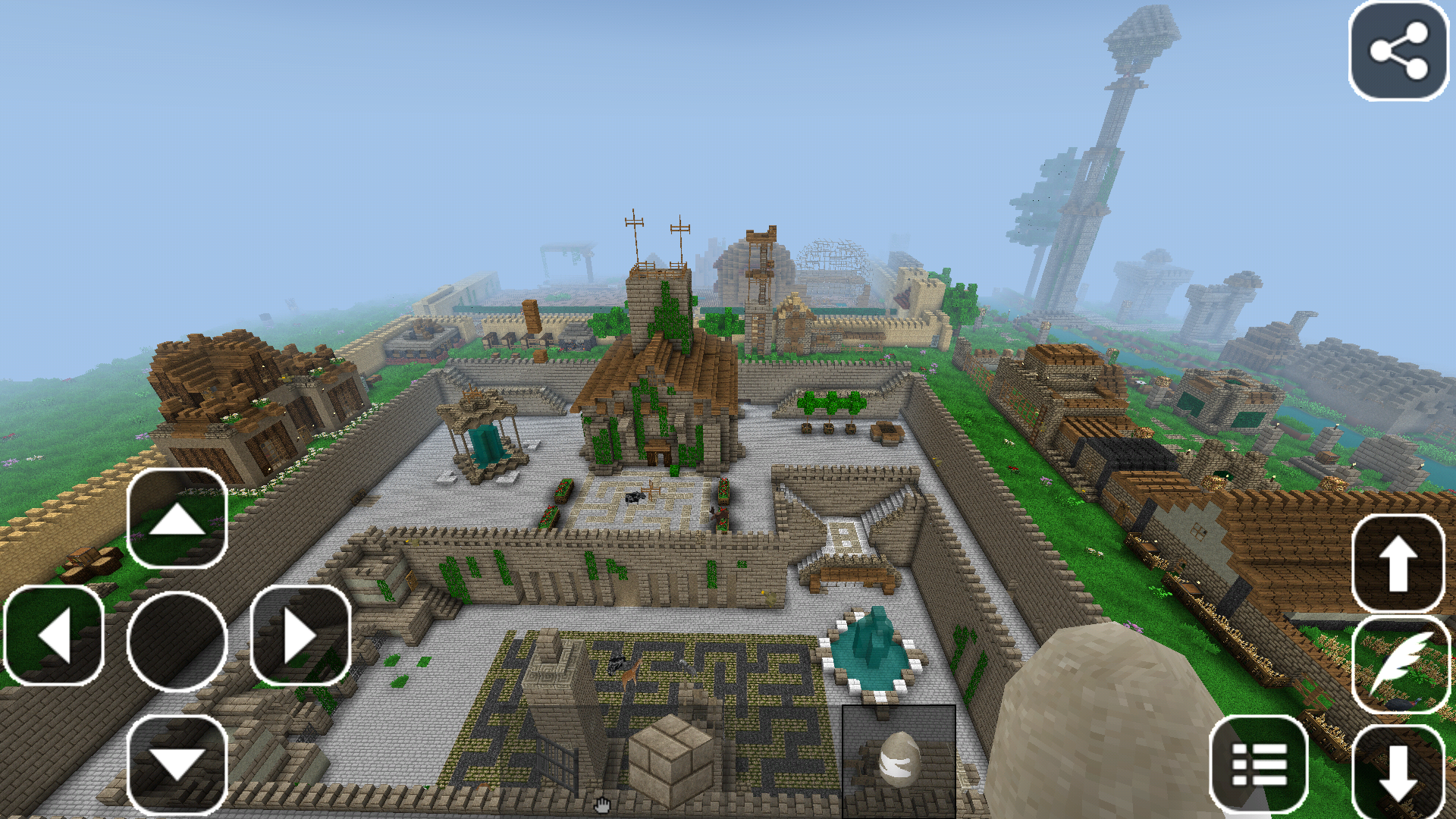Screen dimensions: 1456x819
Task: Move forward with the up triangle pad button
Action: (177, 519)
